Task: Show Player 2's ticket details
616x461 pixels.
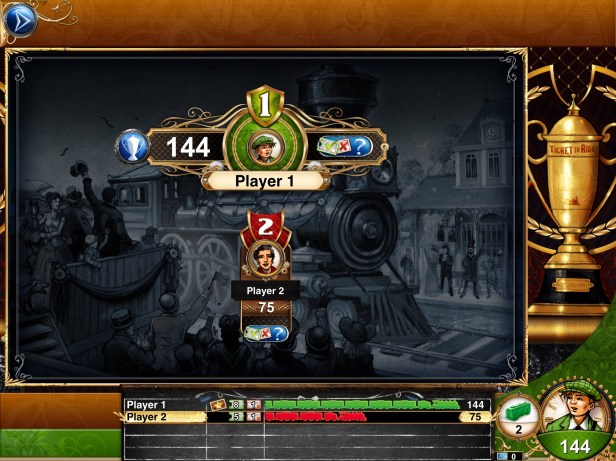Action: pyautogui.click(x=266, y=332)
